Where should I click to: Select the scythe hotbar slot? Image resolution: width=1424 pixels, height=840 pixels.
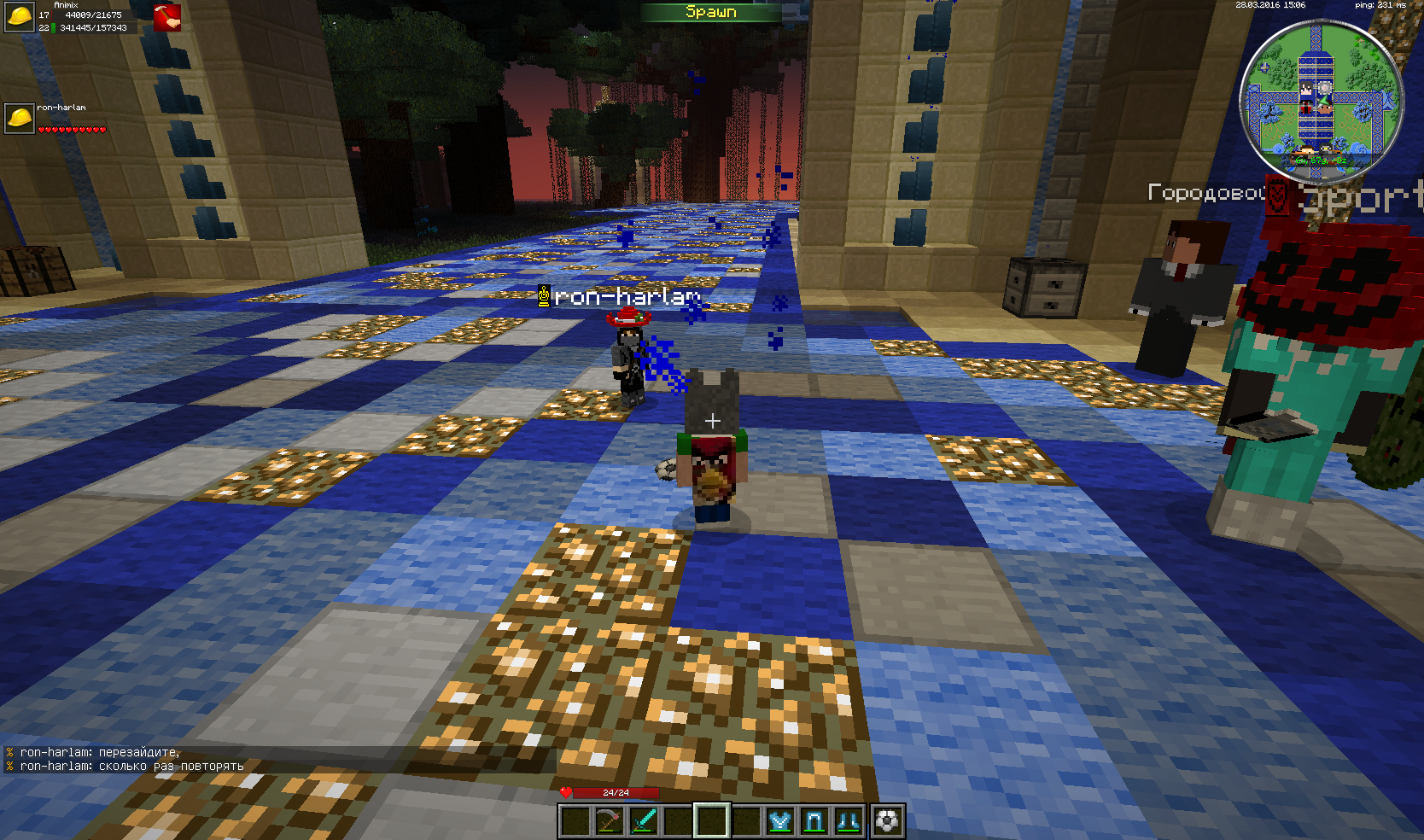(609, 821)
